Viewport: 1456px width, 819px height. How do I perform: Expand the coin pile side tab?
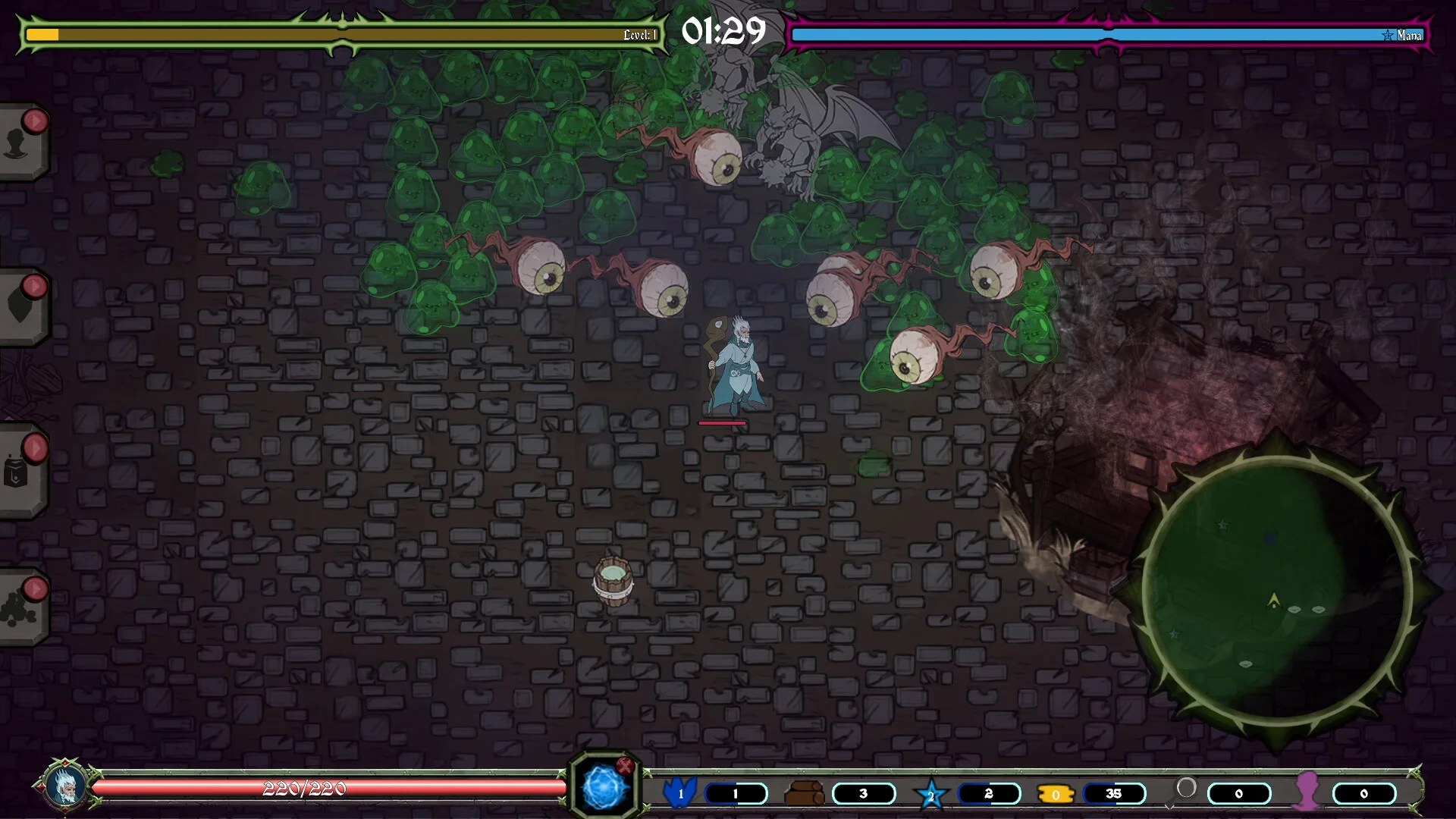click(x=20, y=608)
